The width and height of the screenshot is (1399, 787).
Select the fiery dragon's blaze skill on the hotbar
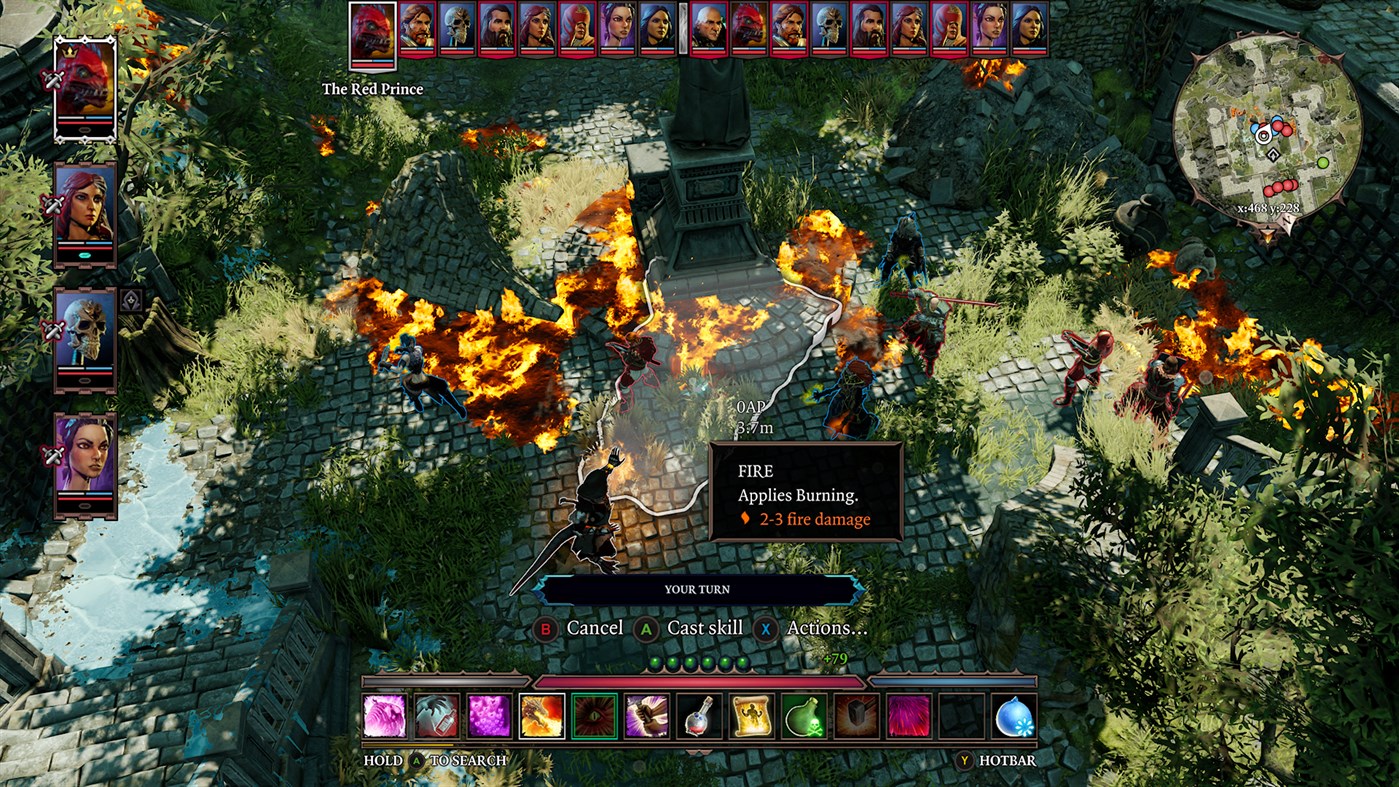[543, 718]
